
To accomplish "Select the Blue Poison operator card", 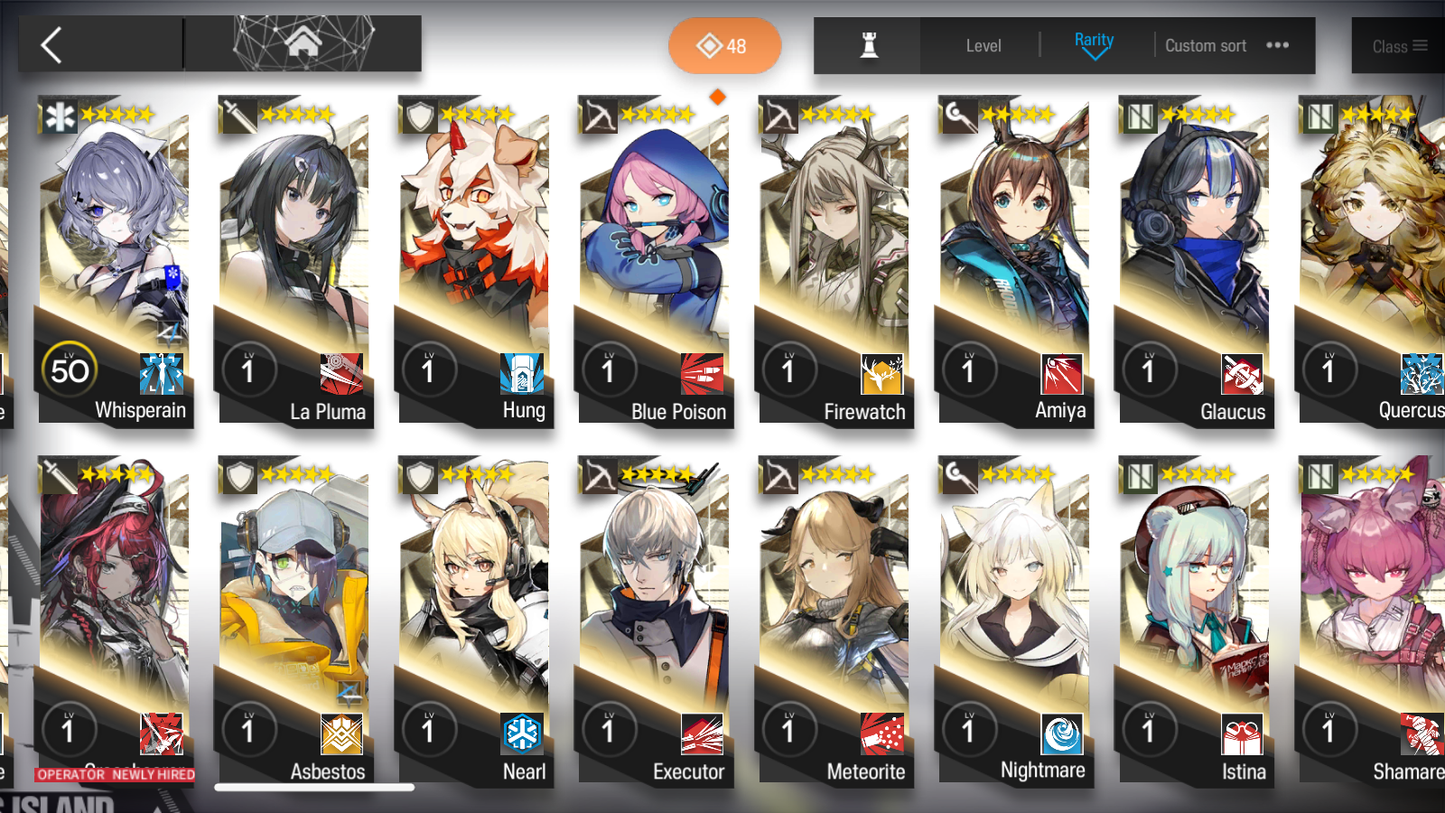I will click(x=654, y=260).
